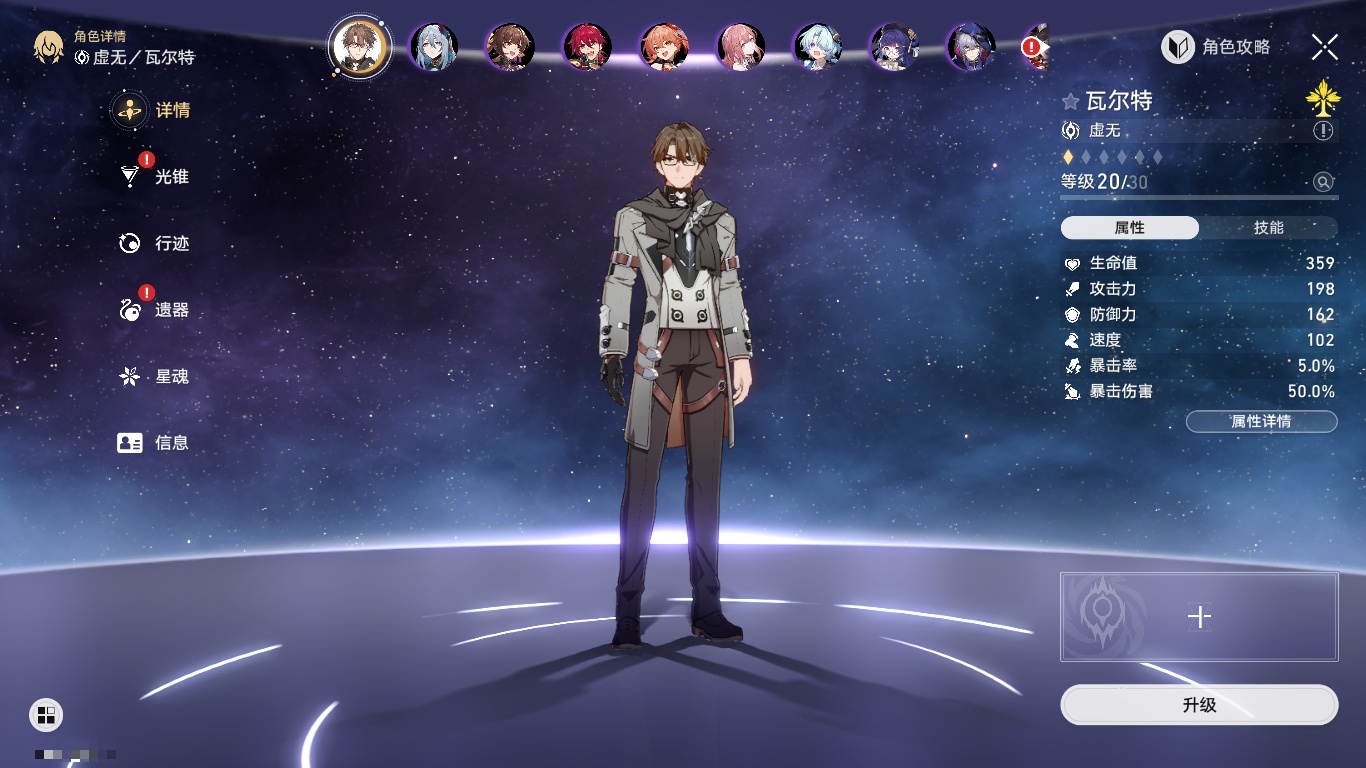Close the character details screen

pyautogui.click(x=1325, y=47)
